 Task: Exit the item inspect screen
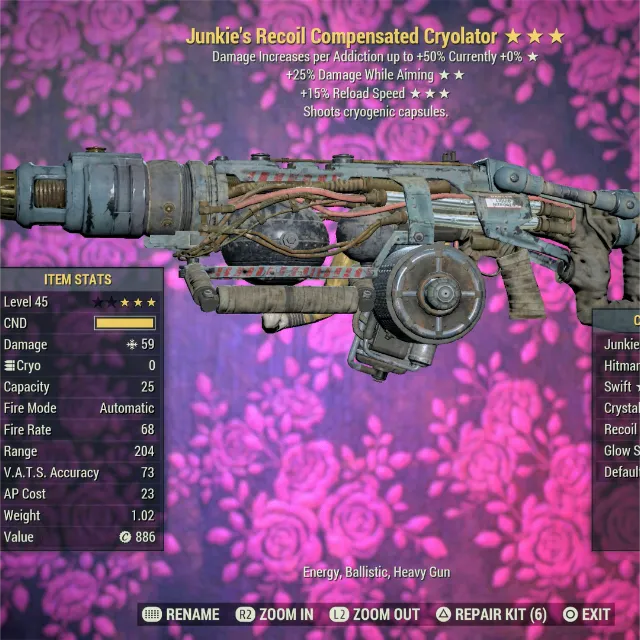(x=586, y=614)
